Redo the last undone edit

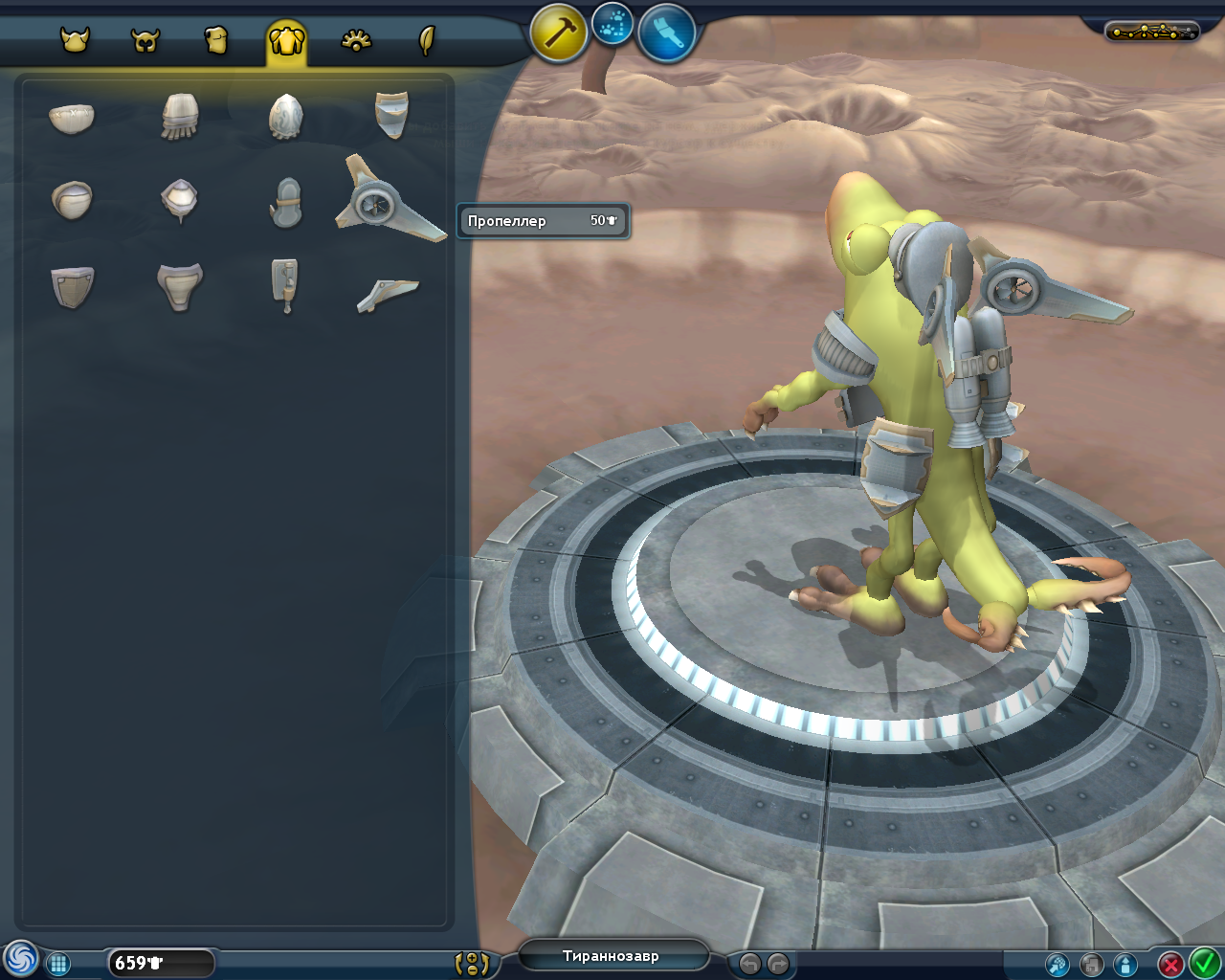point(779,964)
